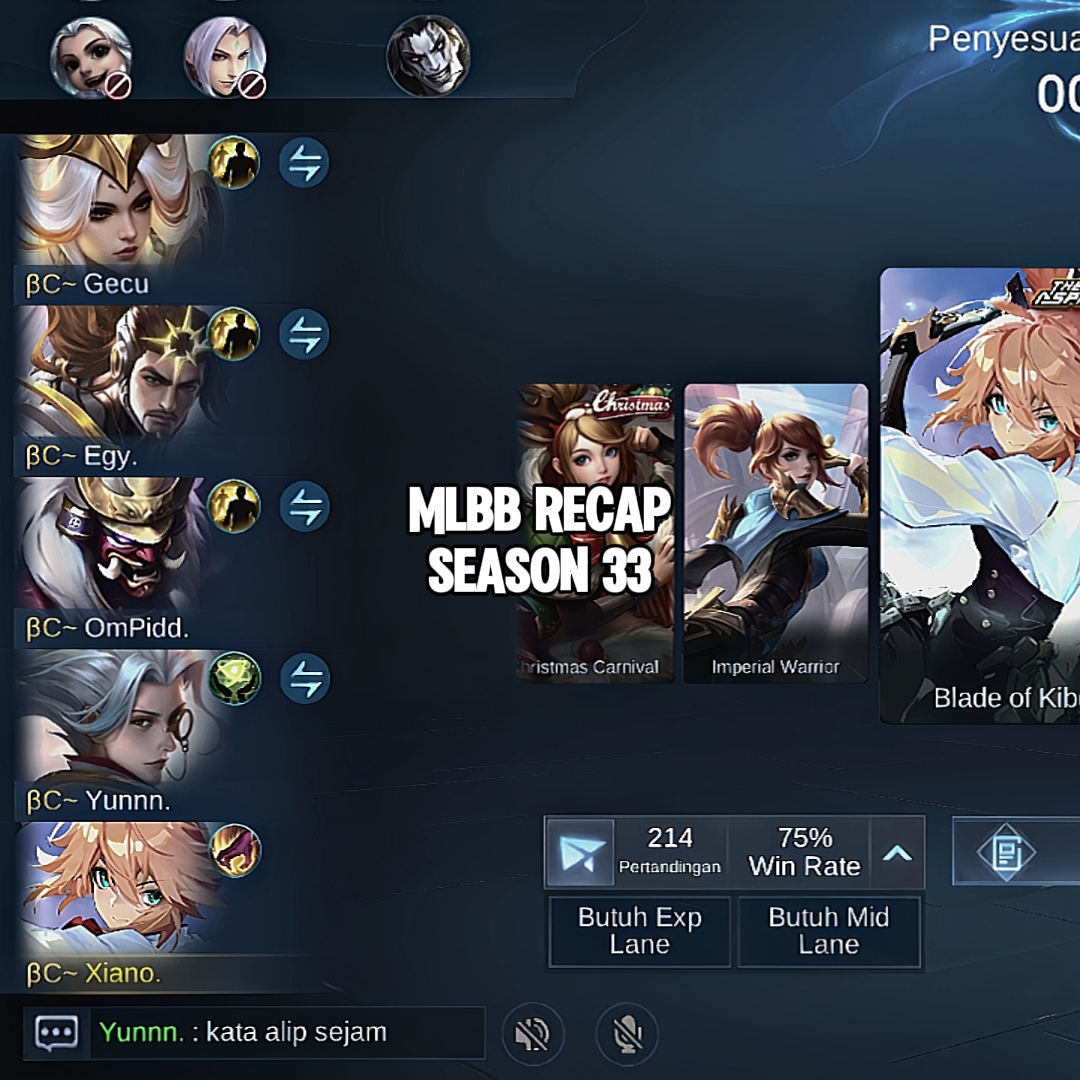The image size is (1080, 1080).
Task: Share stats with the paper plane button
Action: tap(581, 853)
